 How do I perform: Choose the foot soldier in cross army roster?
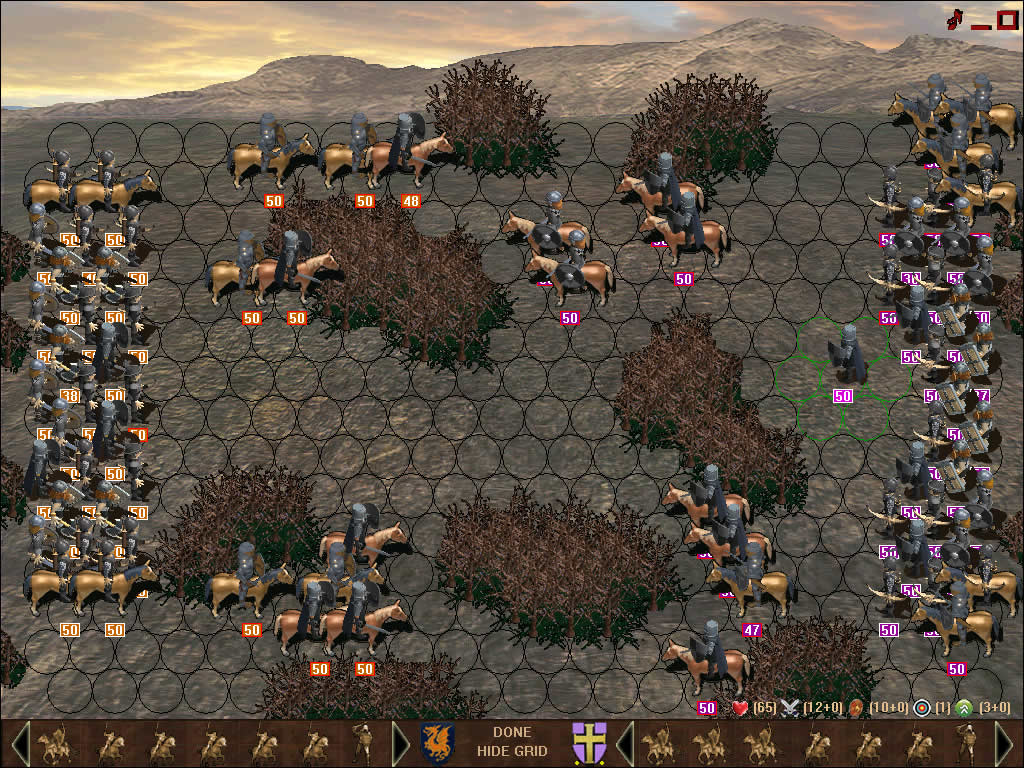coord(968,744)
